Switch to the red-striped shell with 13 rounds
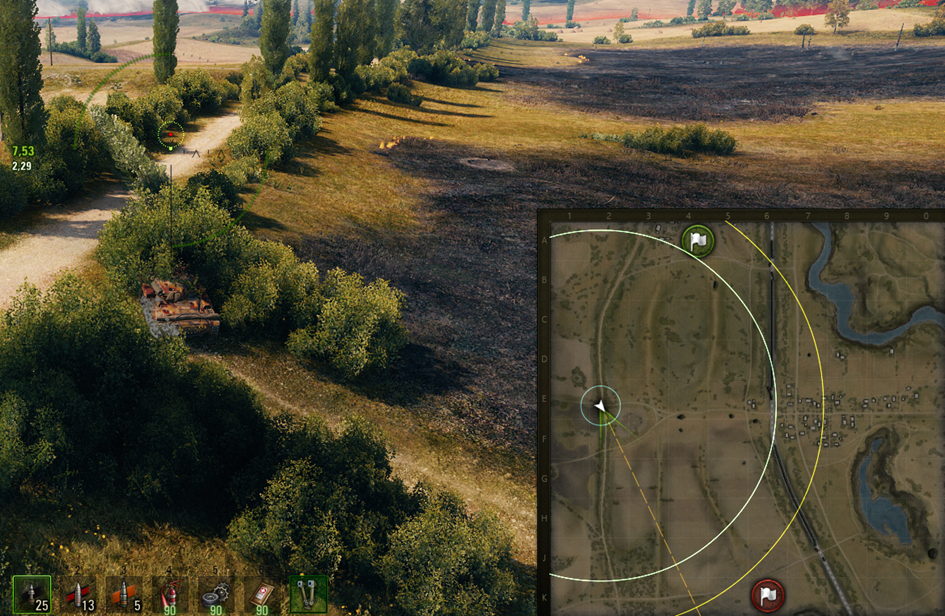 pos(77,593)
